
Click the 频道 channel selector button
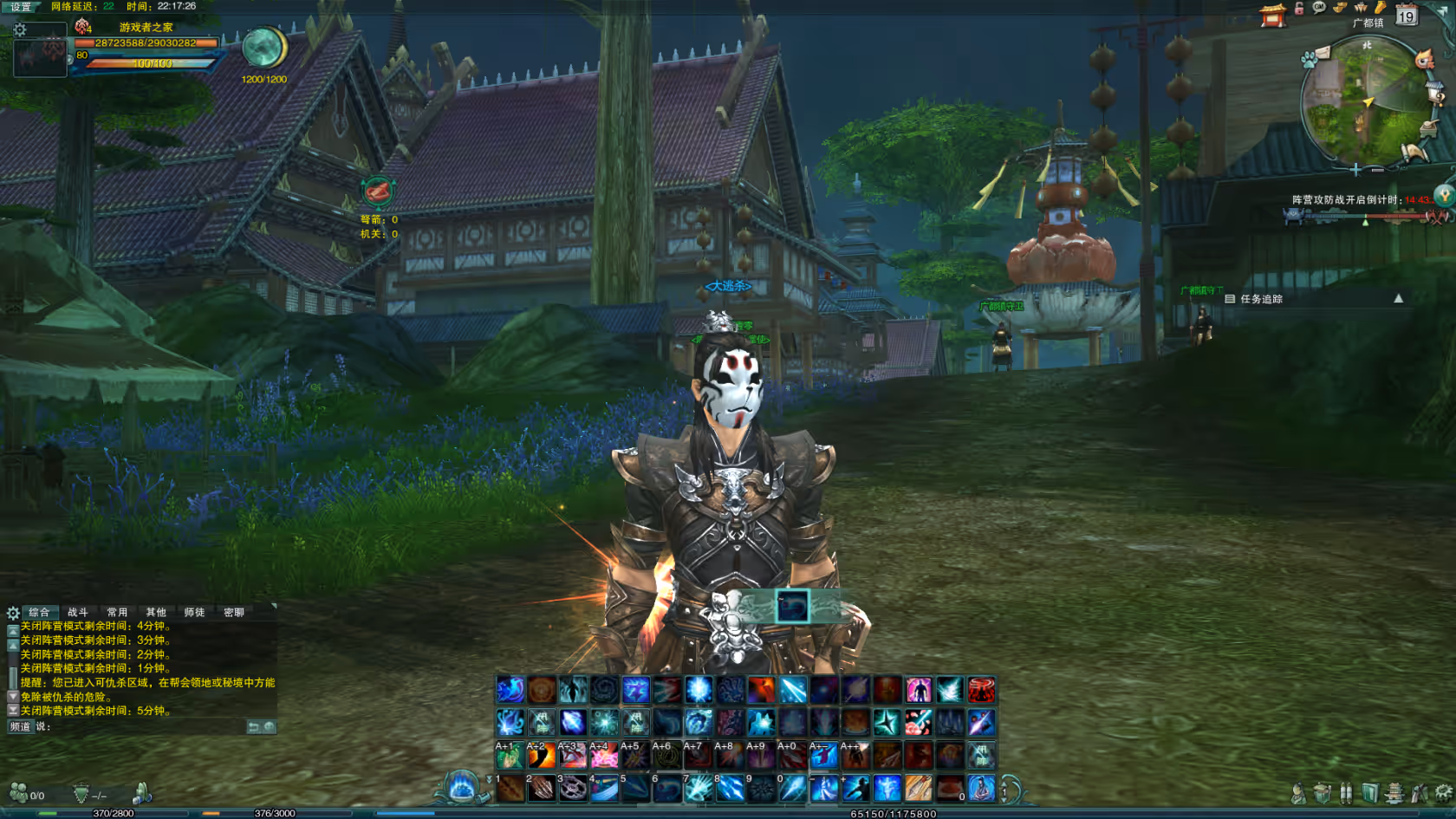(20, 726)
